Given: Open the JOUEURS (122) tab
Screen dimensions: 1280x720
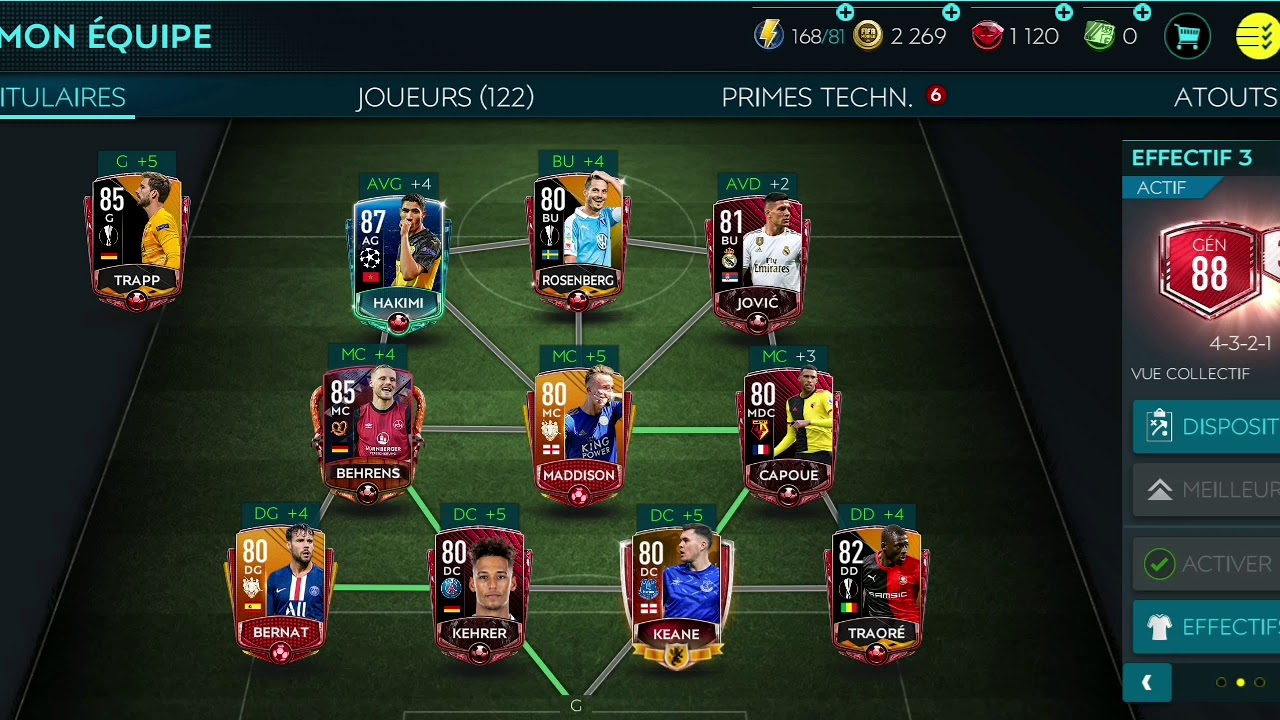Looking at the screenshot, I should [x=445, y=97].
